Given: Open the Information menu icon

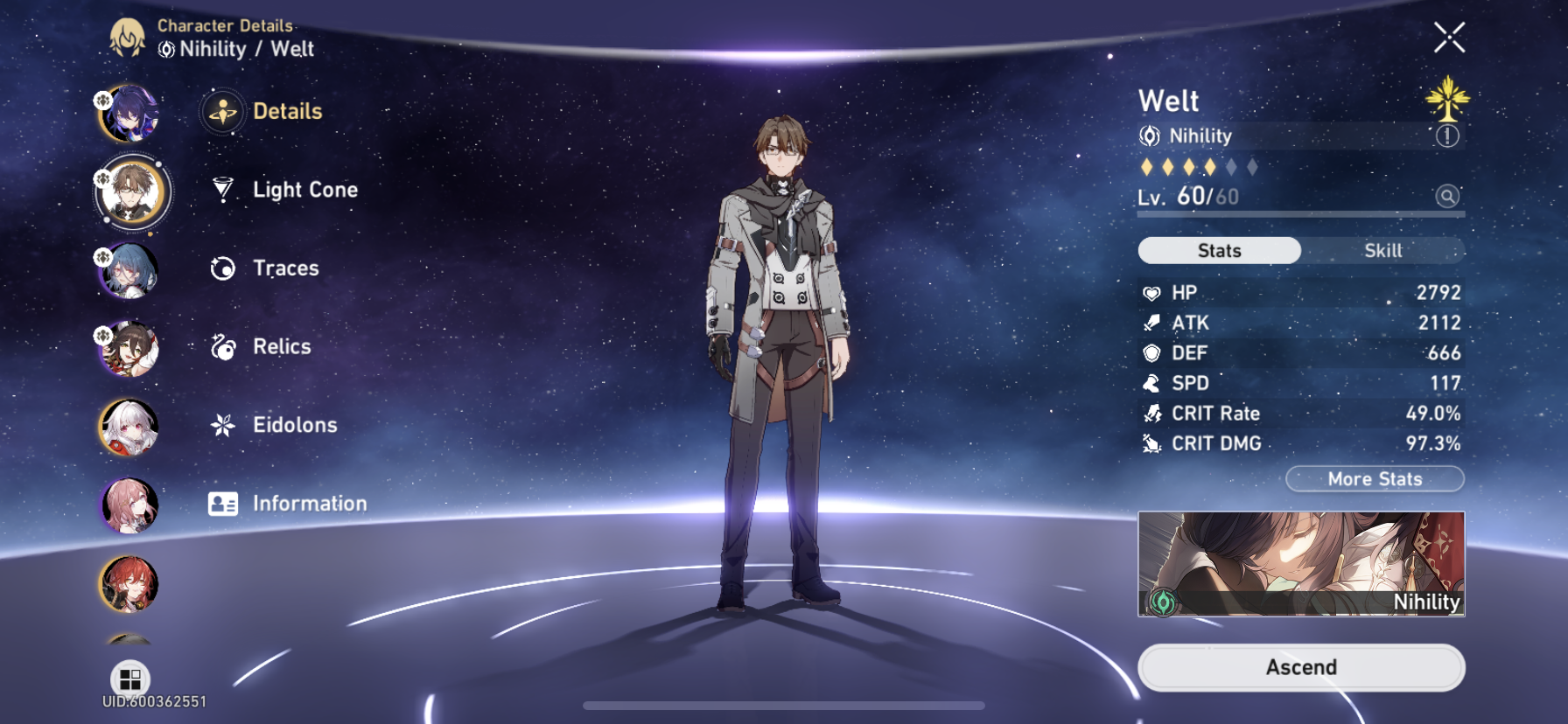Looking at the screenshot, I should [221, 504].
